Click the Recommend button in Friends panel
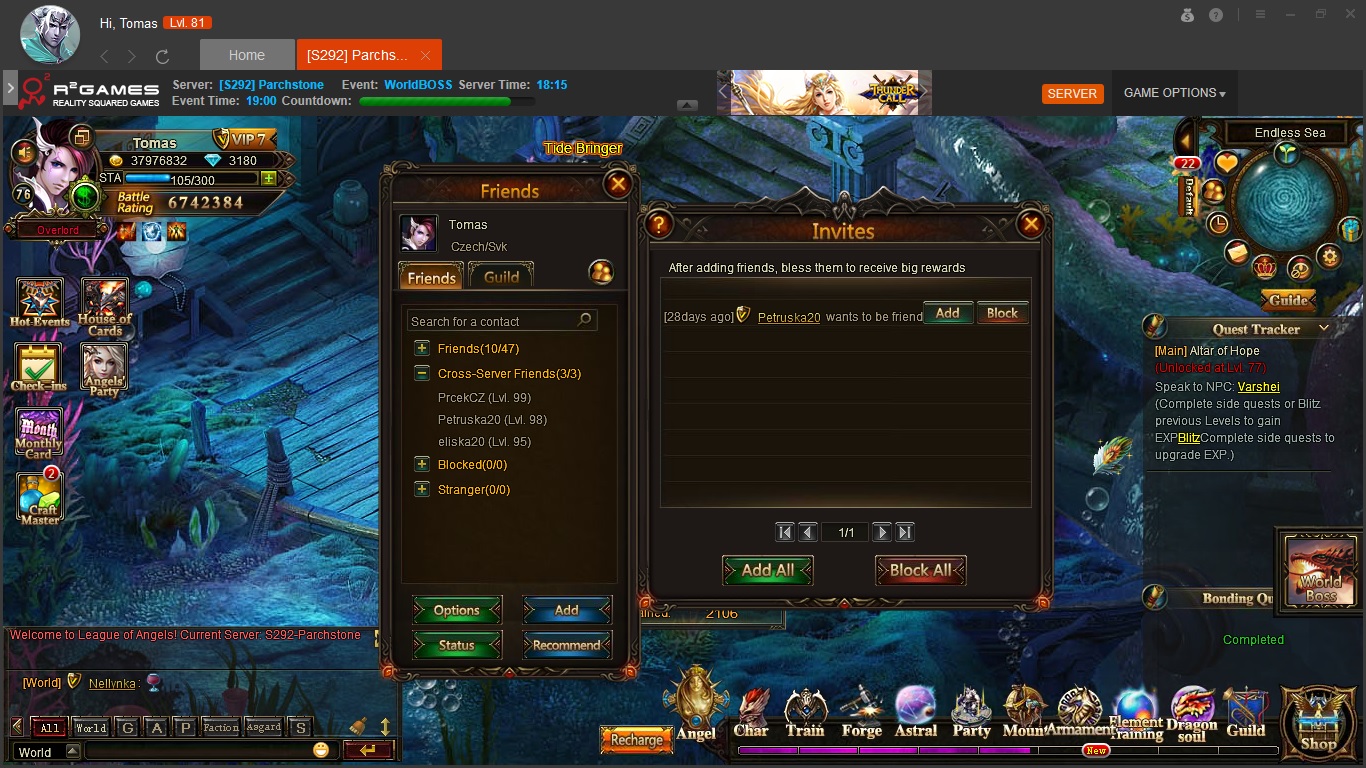Viewport: 1366px width, 768px height. (566, 645)
